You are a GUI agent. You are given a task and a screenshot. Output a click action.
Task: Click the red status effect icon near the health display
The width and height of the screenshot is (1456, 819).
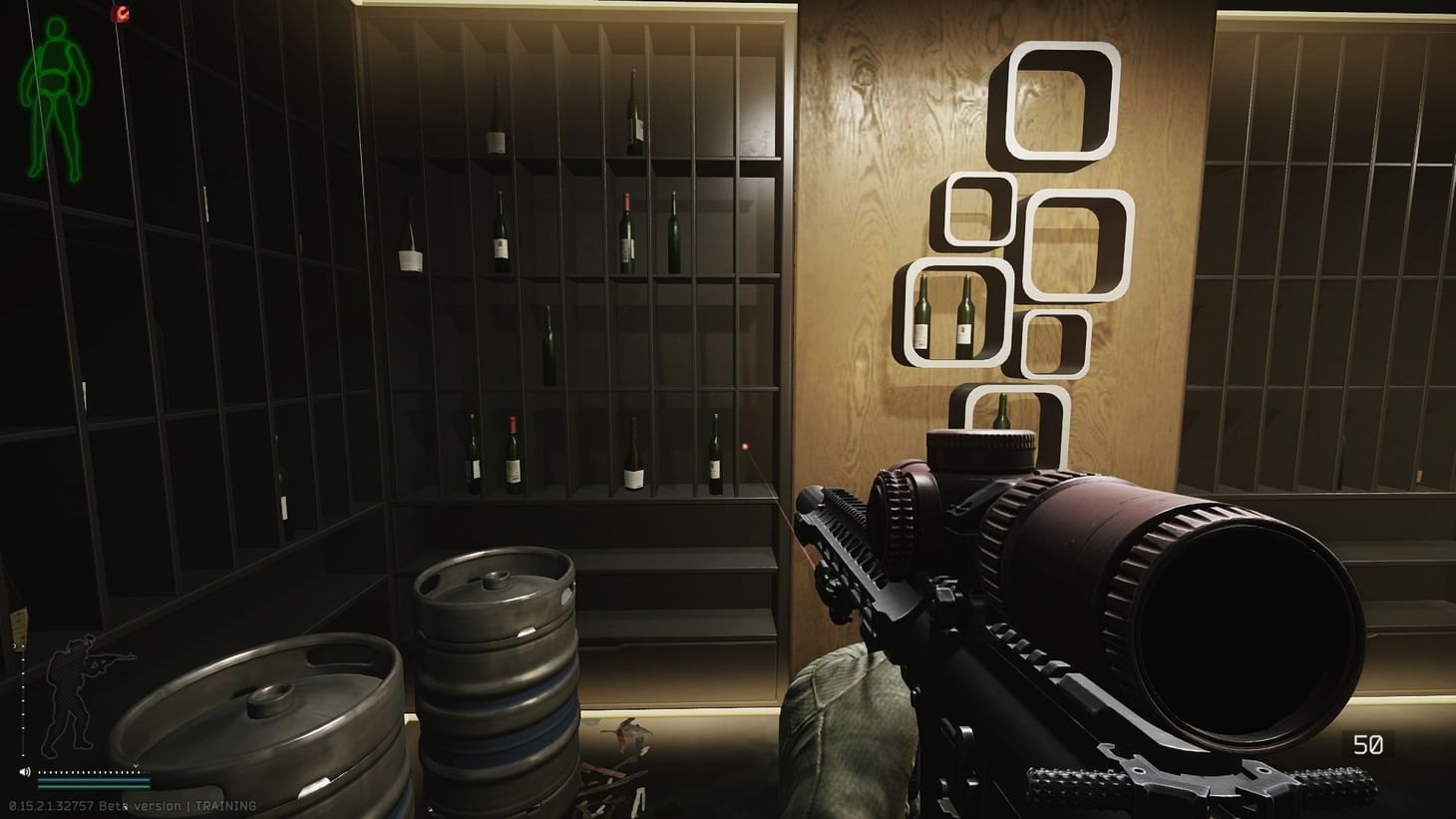(x=121, y=13)
